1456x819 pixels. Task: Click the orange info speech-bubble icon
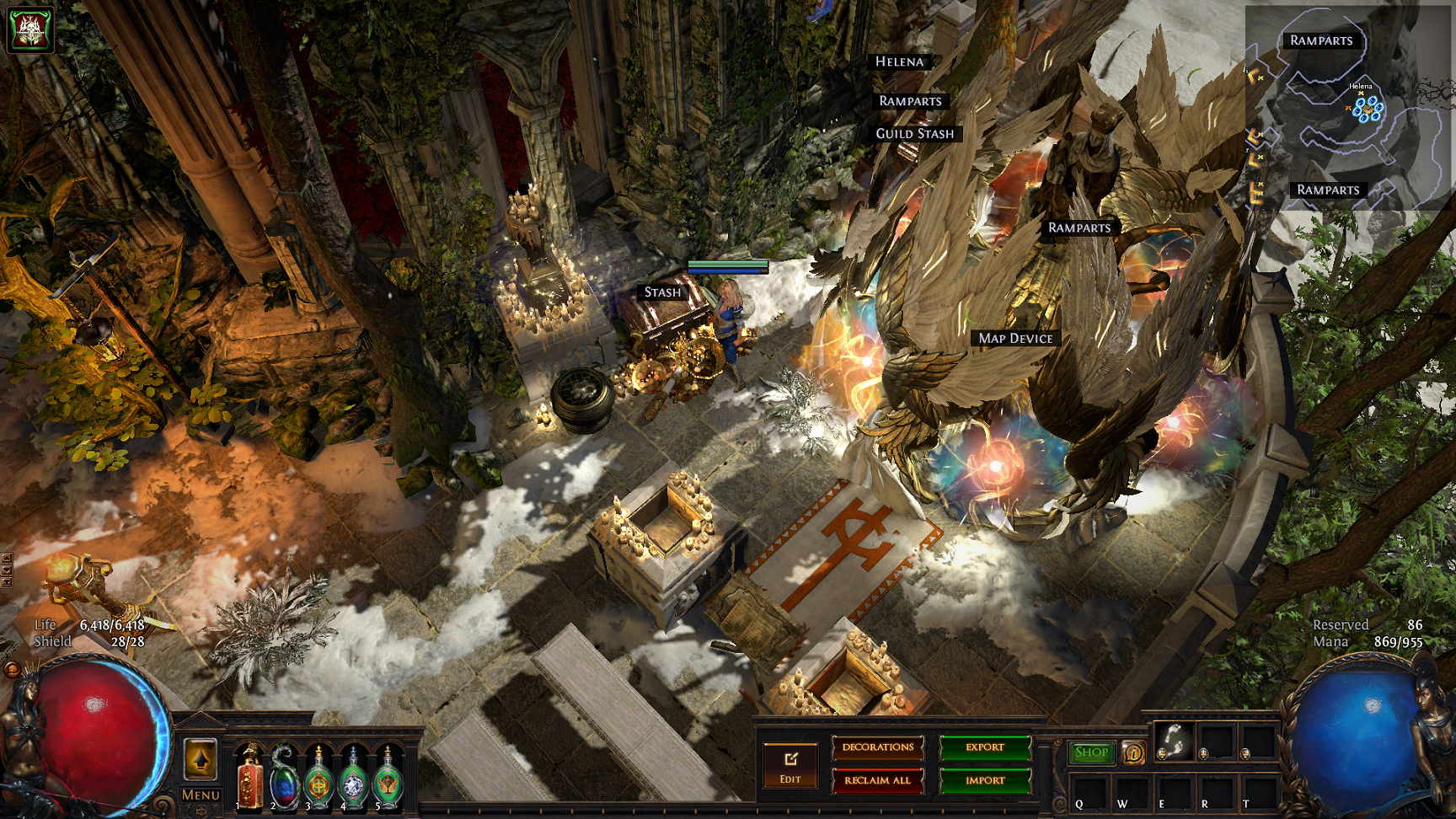click(x=1134, y=752)
